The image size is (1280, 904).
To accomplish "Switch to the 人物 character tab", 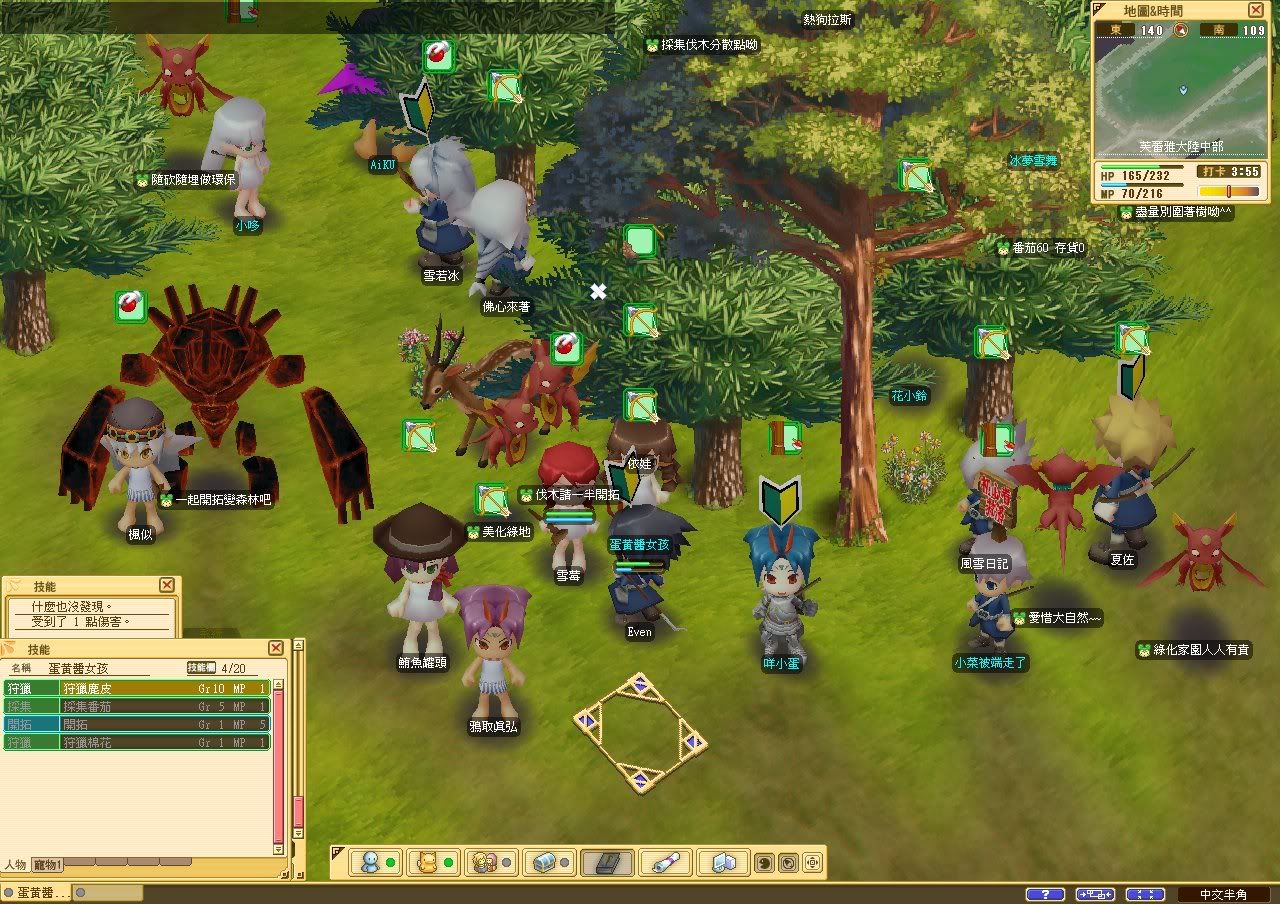I will (15, 864).
